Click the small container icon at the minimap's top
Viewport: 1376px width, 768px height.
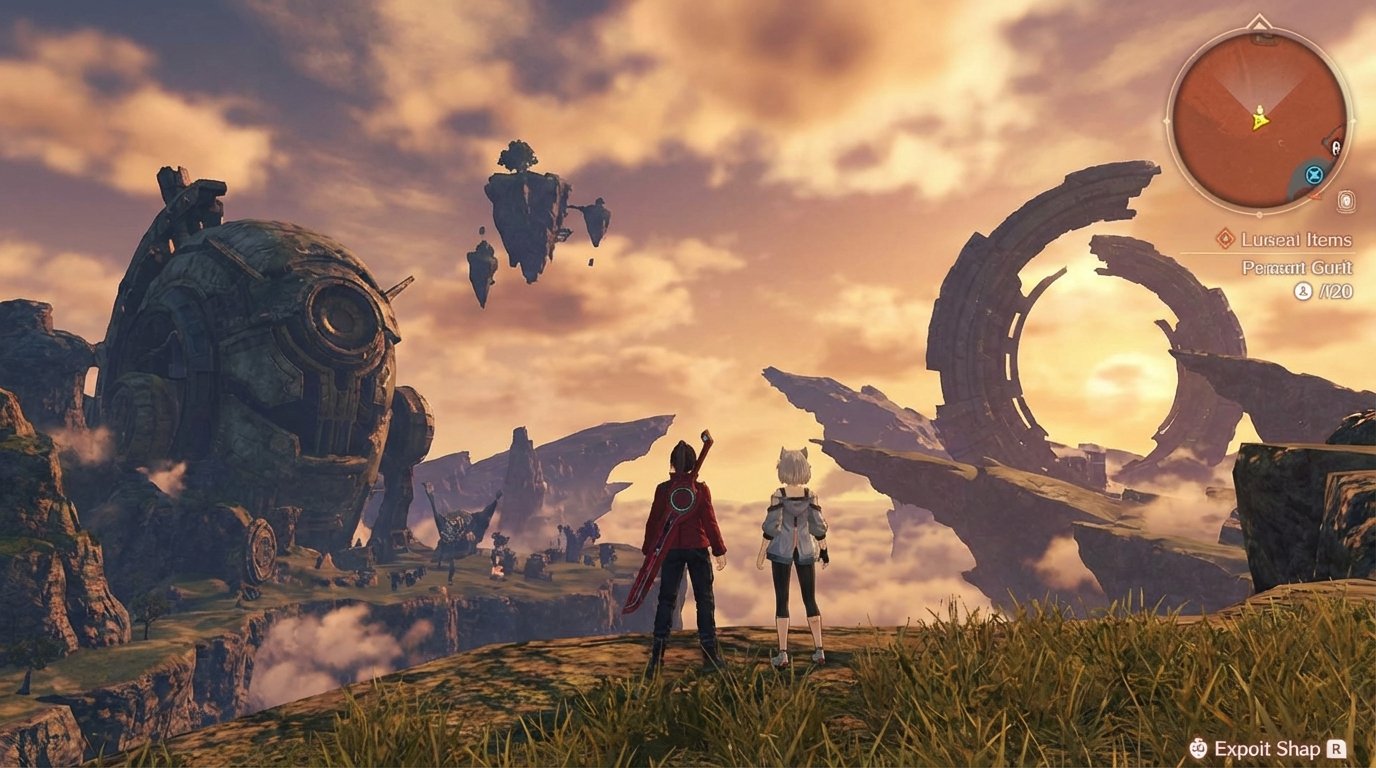click(x=1262, y=39)
